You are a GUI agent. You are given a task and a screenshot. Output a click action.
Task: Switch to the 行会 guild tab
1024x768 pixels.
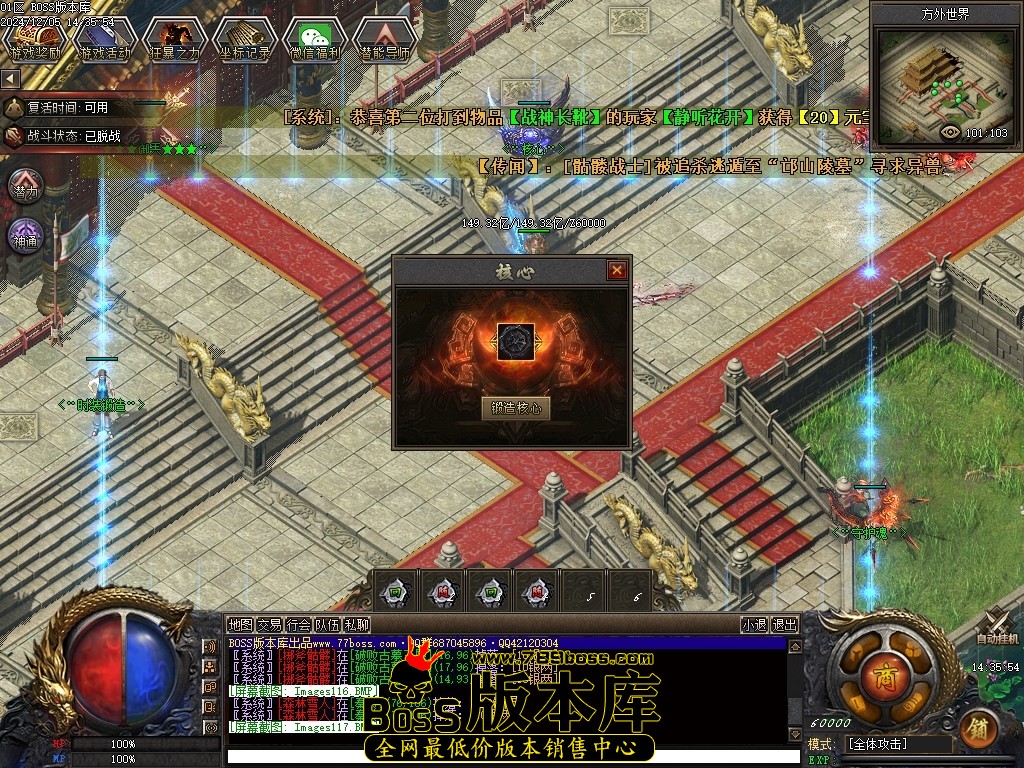(298, 624)
